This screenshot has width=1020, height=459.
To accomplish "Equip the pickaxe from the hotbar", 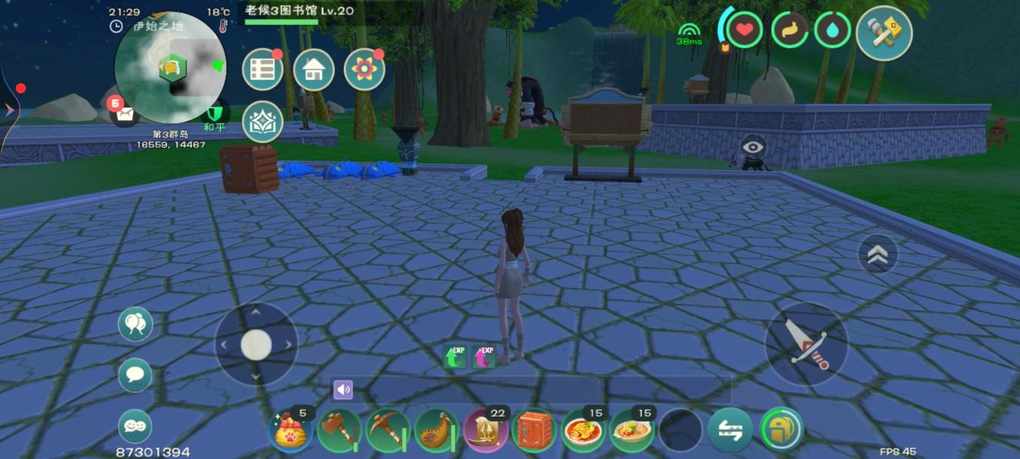I will pyautogui.click(x=387, y=431).
